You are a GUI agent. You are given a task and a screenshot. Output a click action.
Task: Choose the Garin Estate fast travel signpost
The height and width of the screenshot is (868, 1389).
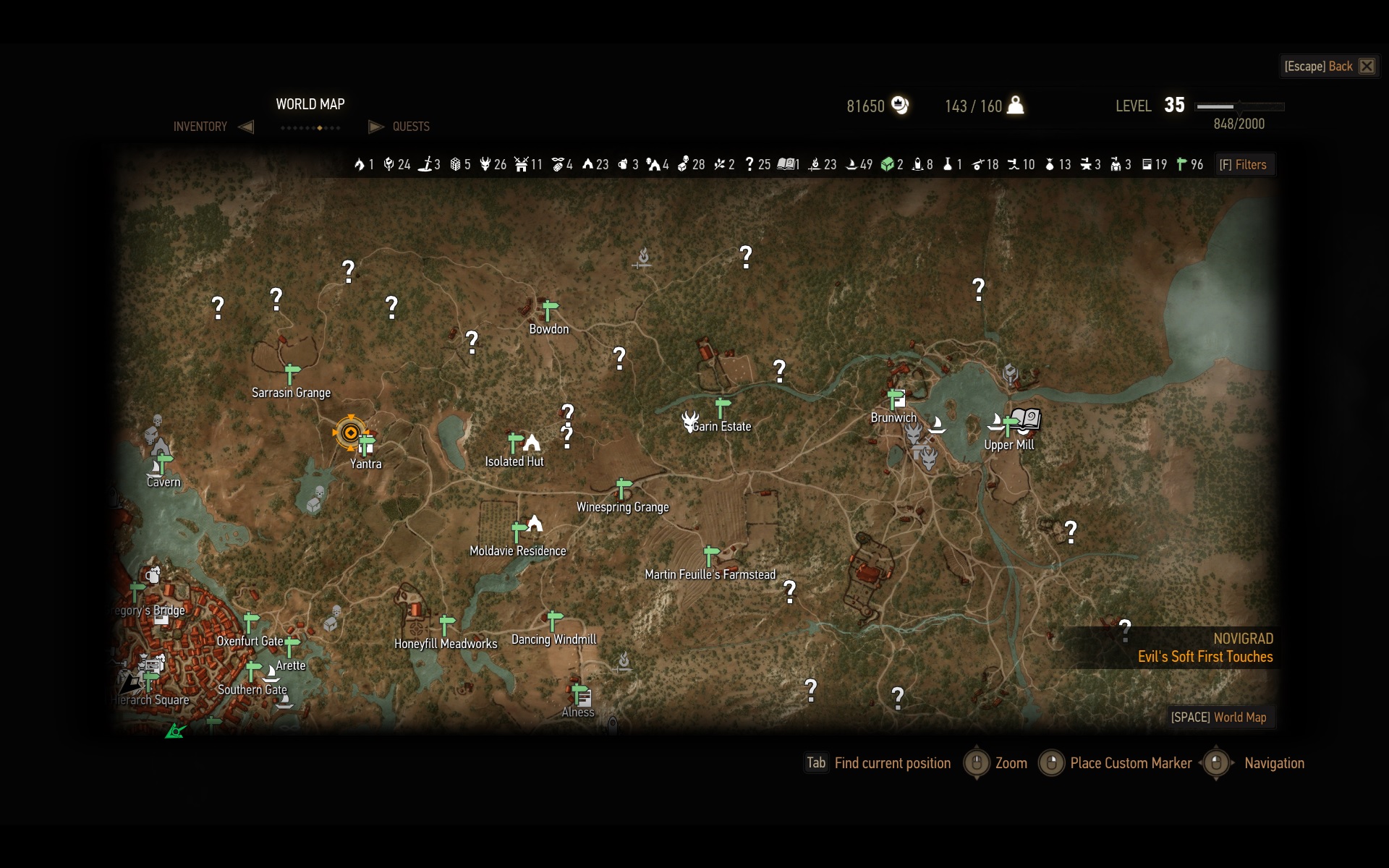point(722,407)
